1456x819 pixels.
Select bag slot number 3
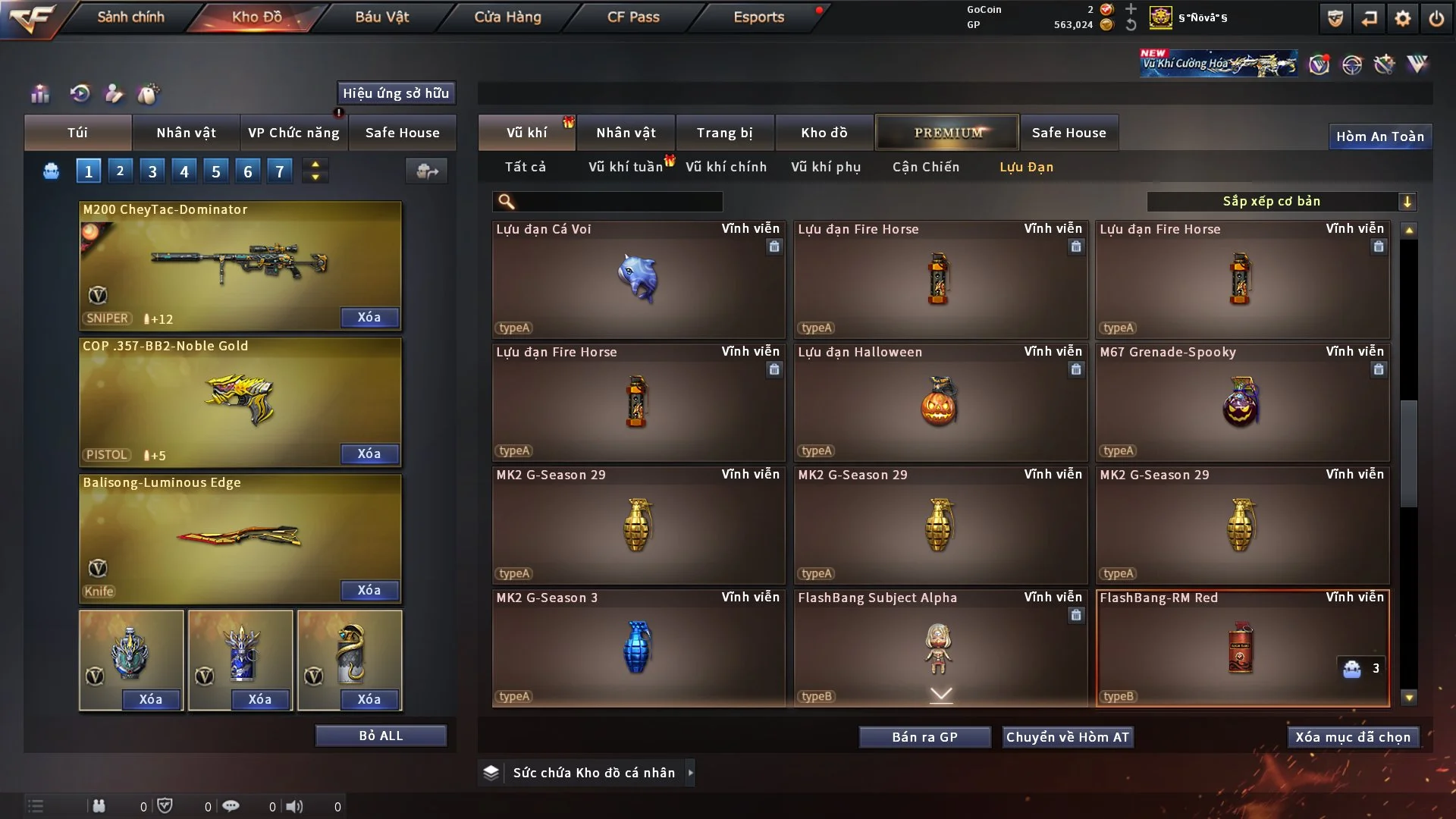152,171
